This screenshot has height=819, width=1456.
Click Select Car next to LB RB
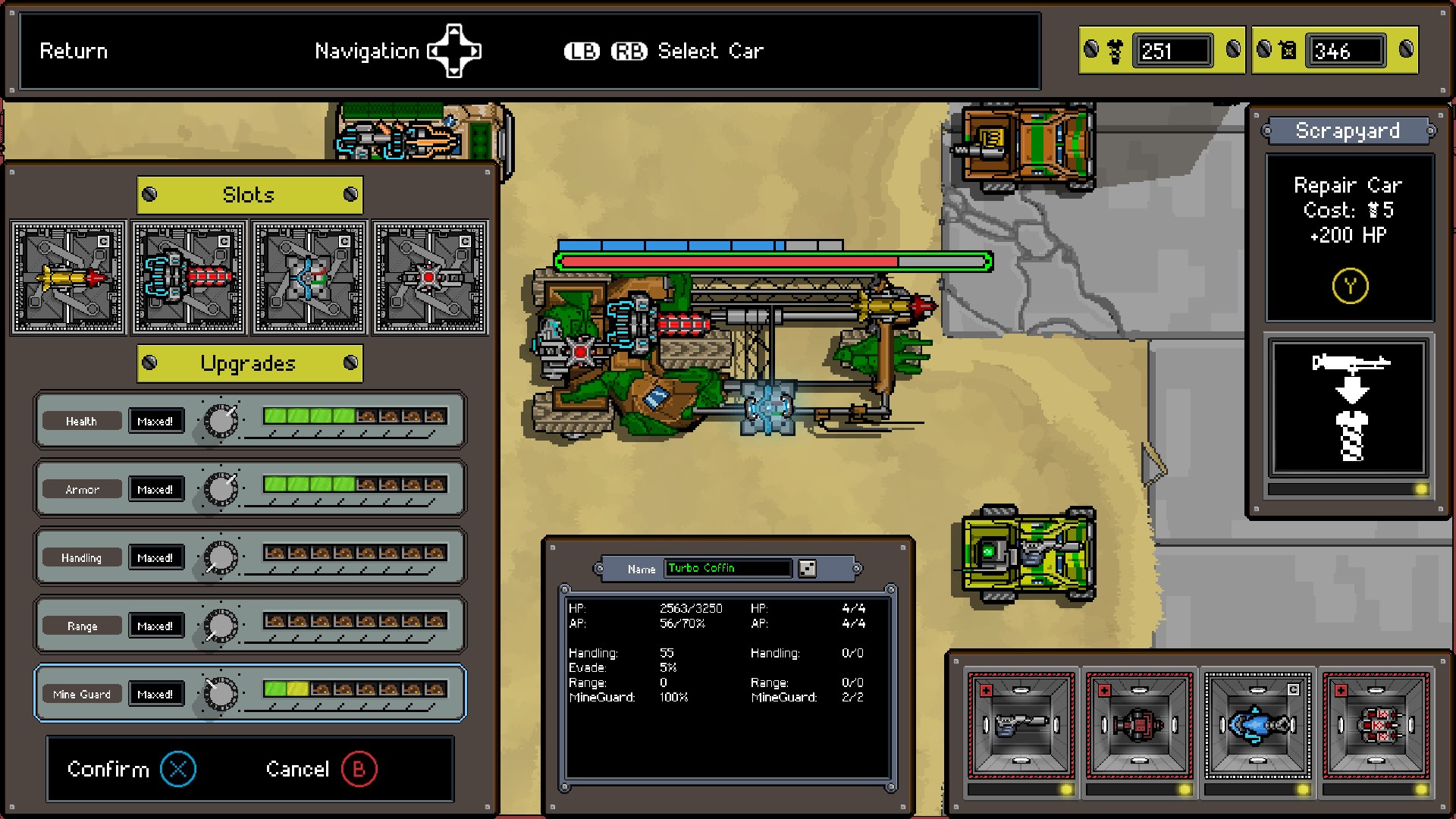(711, 51)
